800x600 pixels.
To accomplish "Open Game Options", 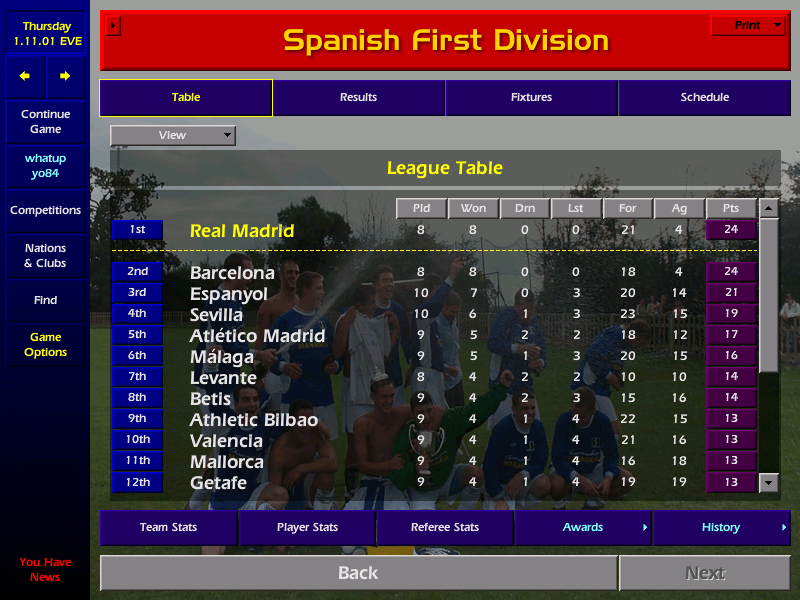I will [45, 345].
